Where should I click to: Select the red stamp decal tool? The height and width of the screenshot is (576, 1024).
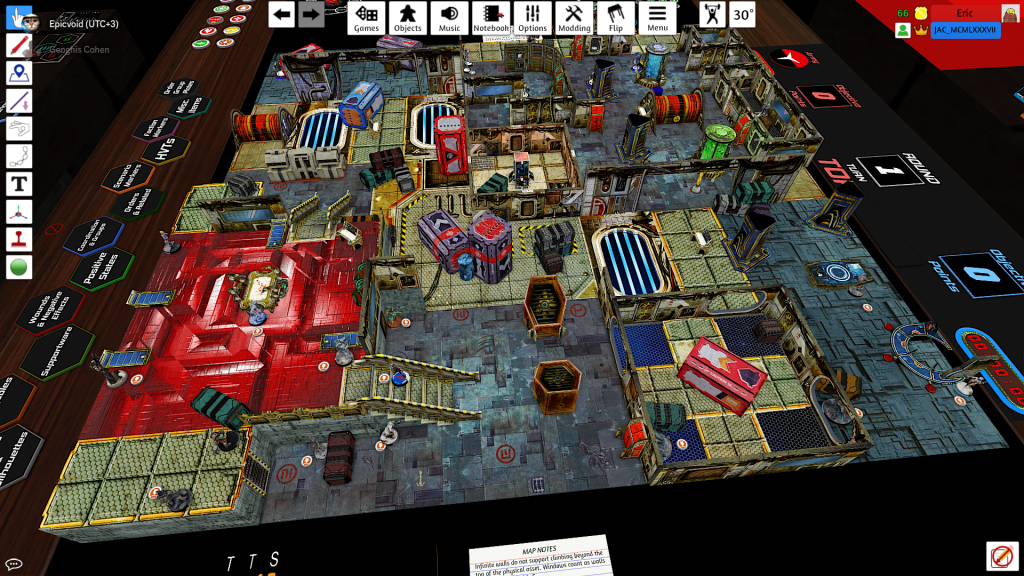tap(19, 240)
